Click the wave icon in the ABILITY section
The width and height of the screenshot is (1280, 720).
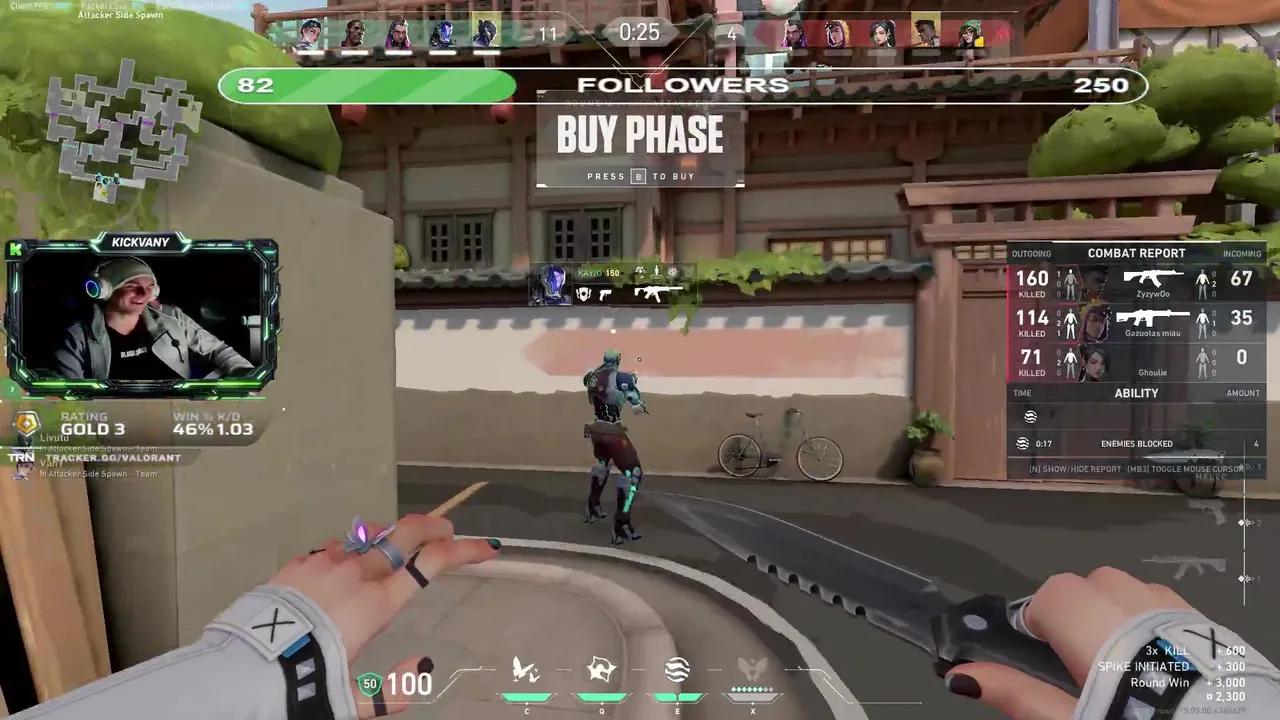tap(1030, 416)
